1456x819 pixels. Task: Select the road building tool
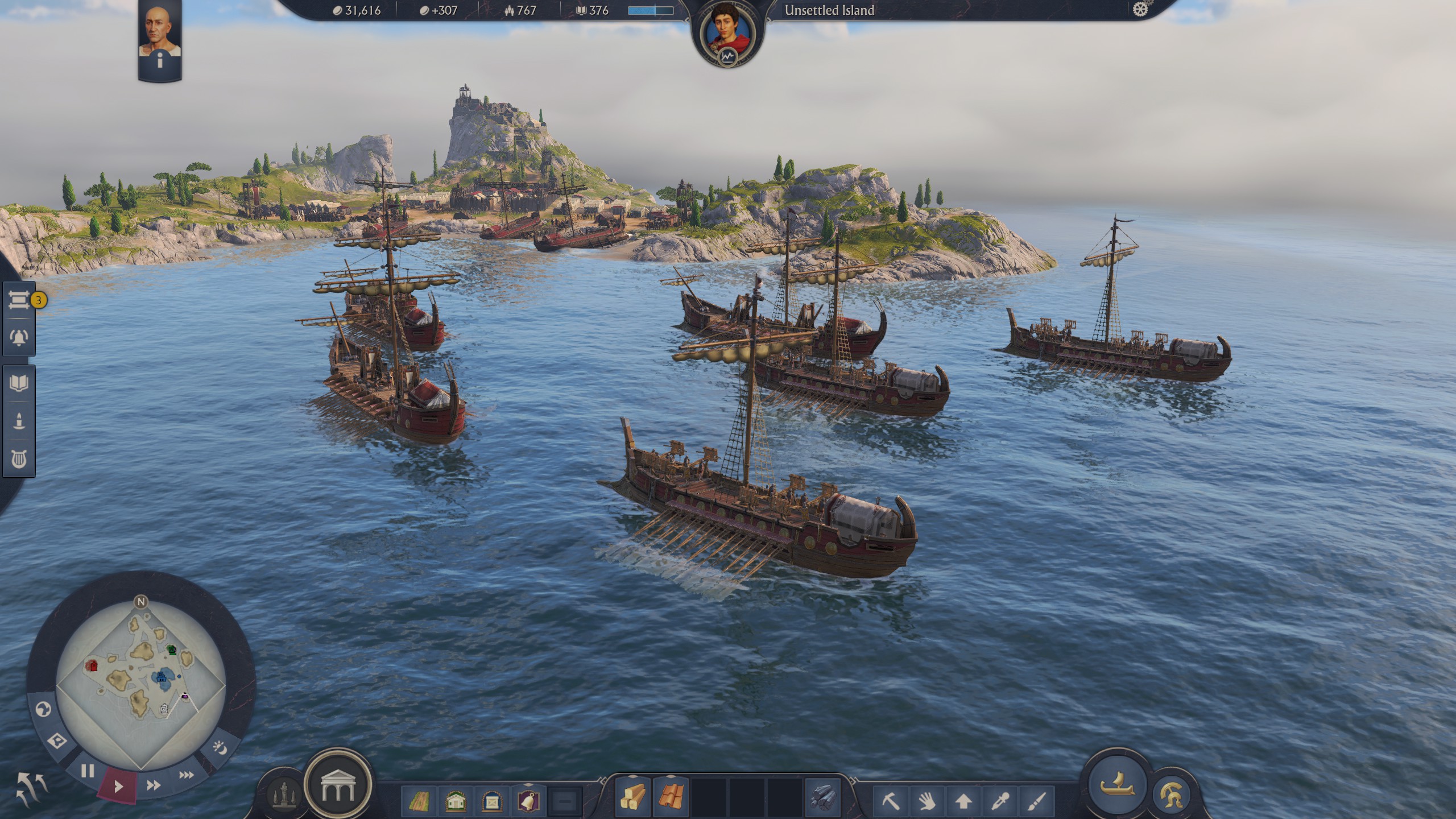[419, 802]
